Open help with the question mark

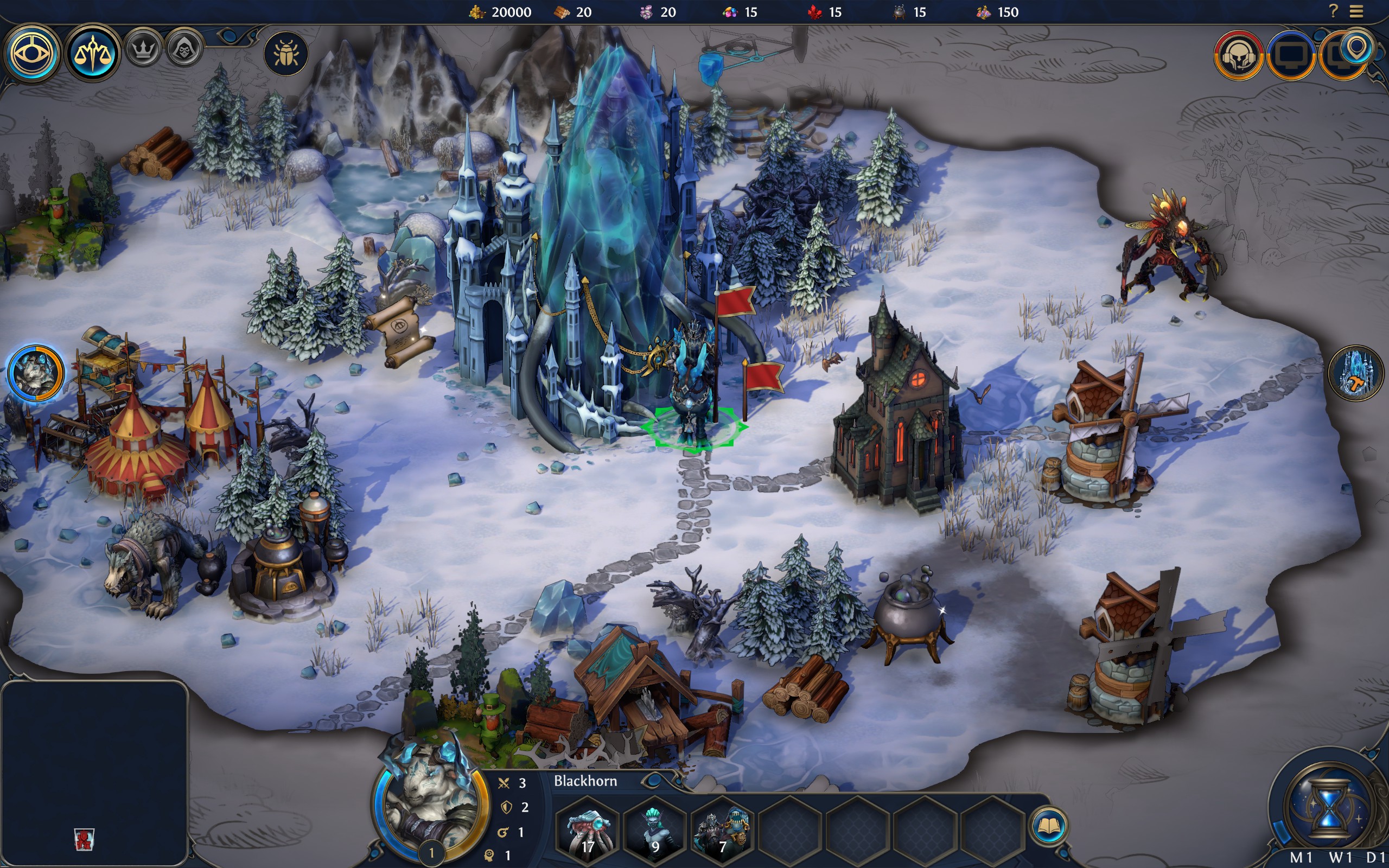(1333, 11)
